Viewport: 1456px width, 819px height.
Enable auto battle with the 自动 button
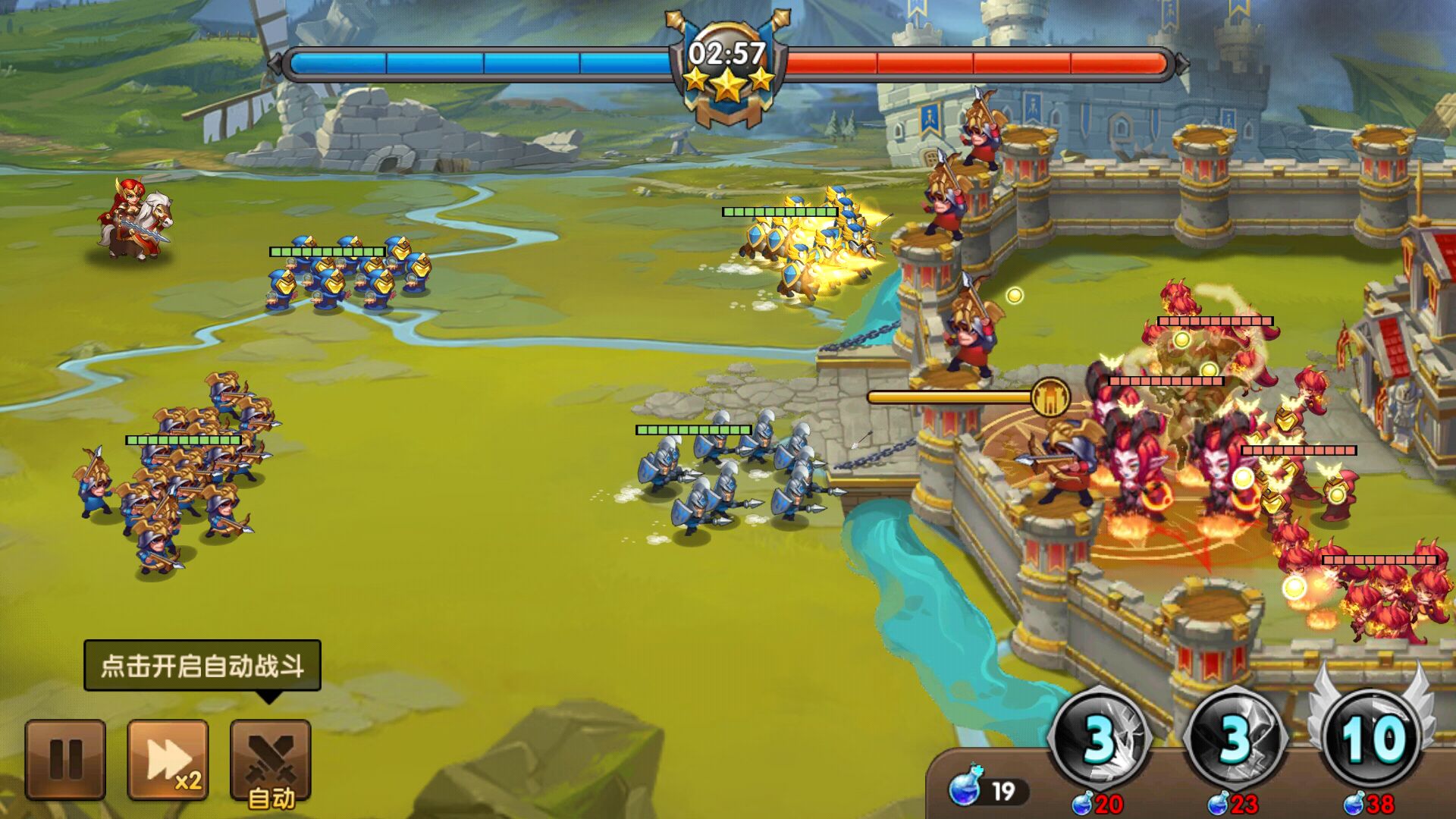click(271, 761)
